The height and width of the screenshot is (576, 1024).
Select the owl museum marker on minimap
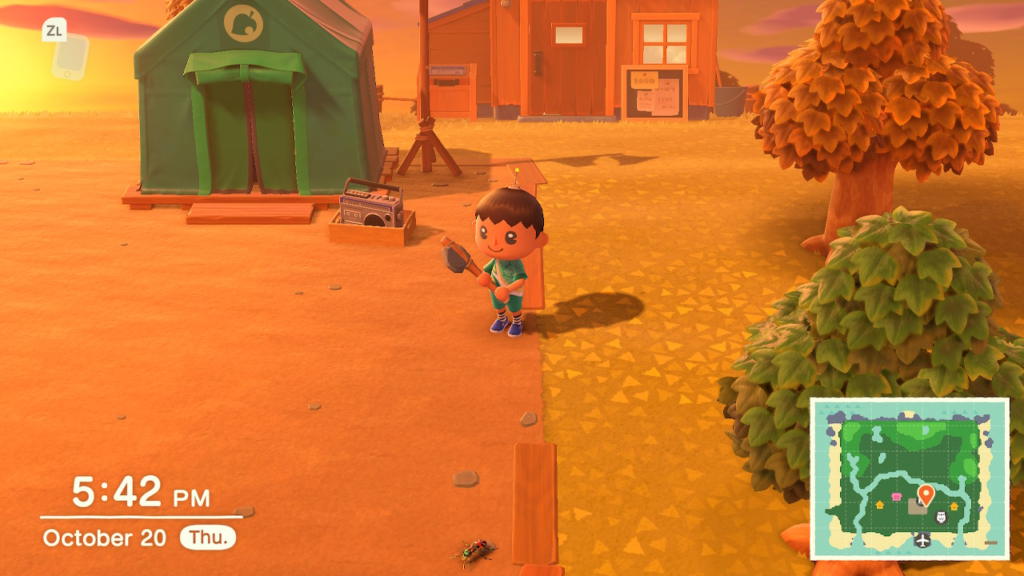coord(939,516)
